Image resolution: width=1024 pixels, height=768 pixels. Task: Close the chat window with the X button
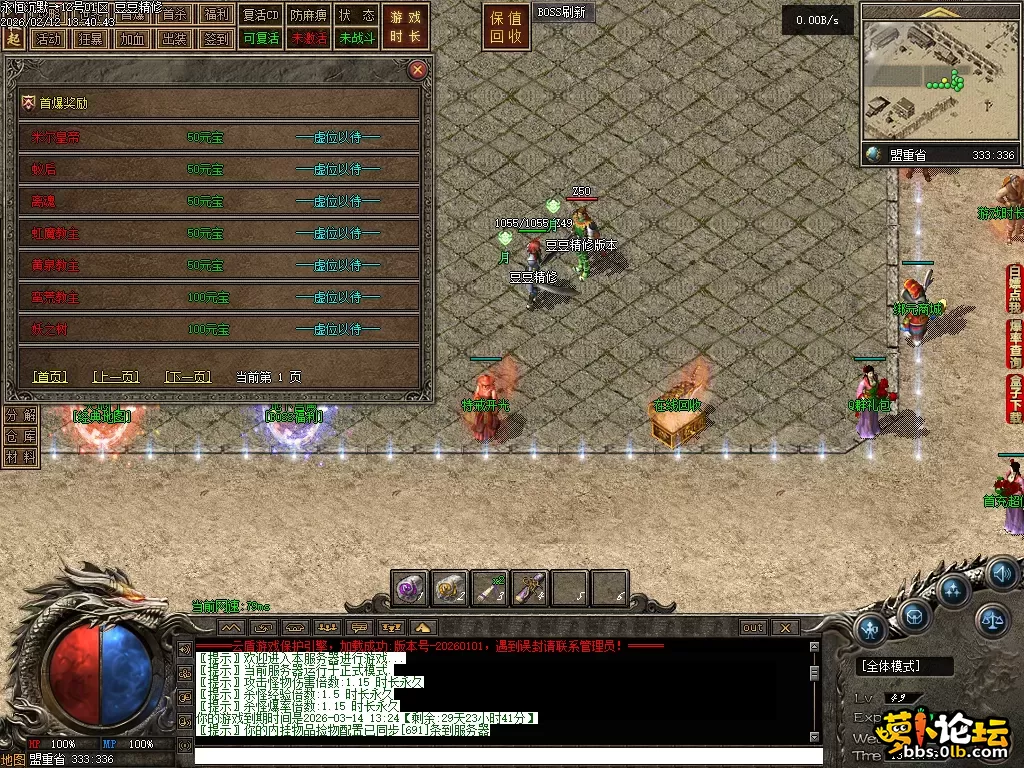[x=786, y=627]
